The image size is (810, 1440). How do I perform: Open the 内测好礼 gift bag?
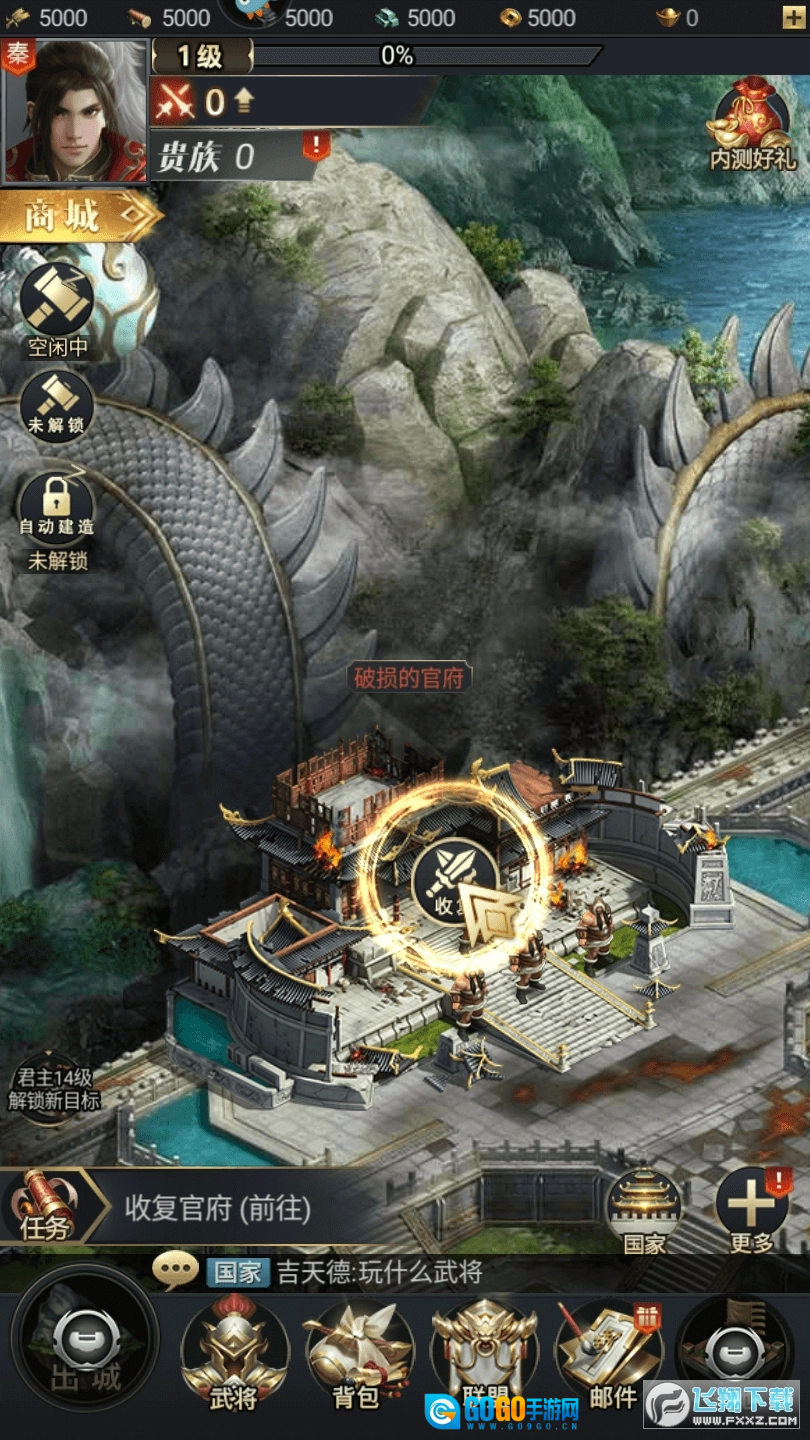point(752,125)
